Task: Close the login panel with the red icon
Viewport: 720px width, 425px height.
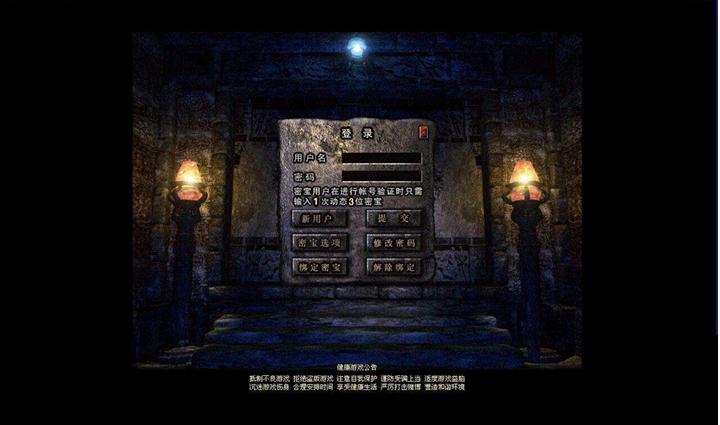Action: (x=424, y=131)
